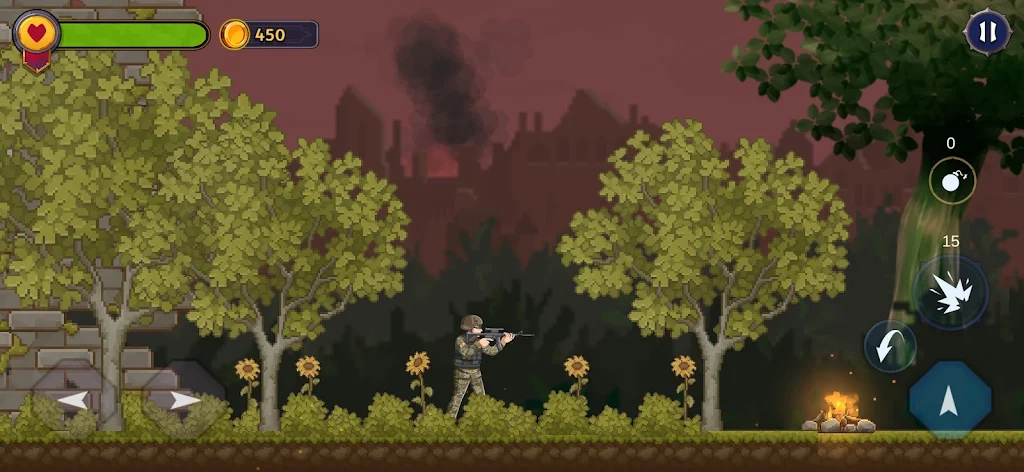Move right with the right arrow pad
Screen dimensions: 1024x472
click(183, 400)
